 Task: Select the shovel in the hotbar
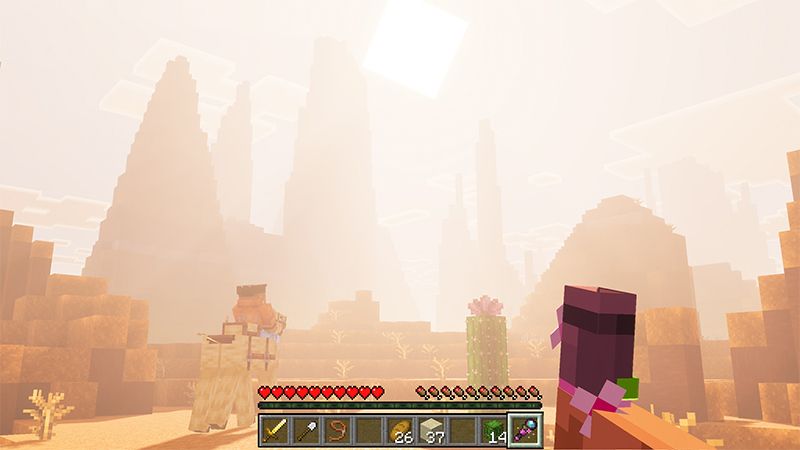point(306,431)
